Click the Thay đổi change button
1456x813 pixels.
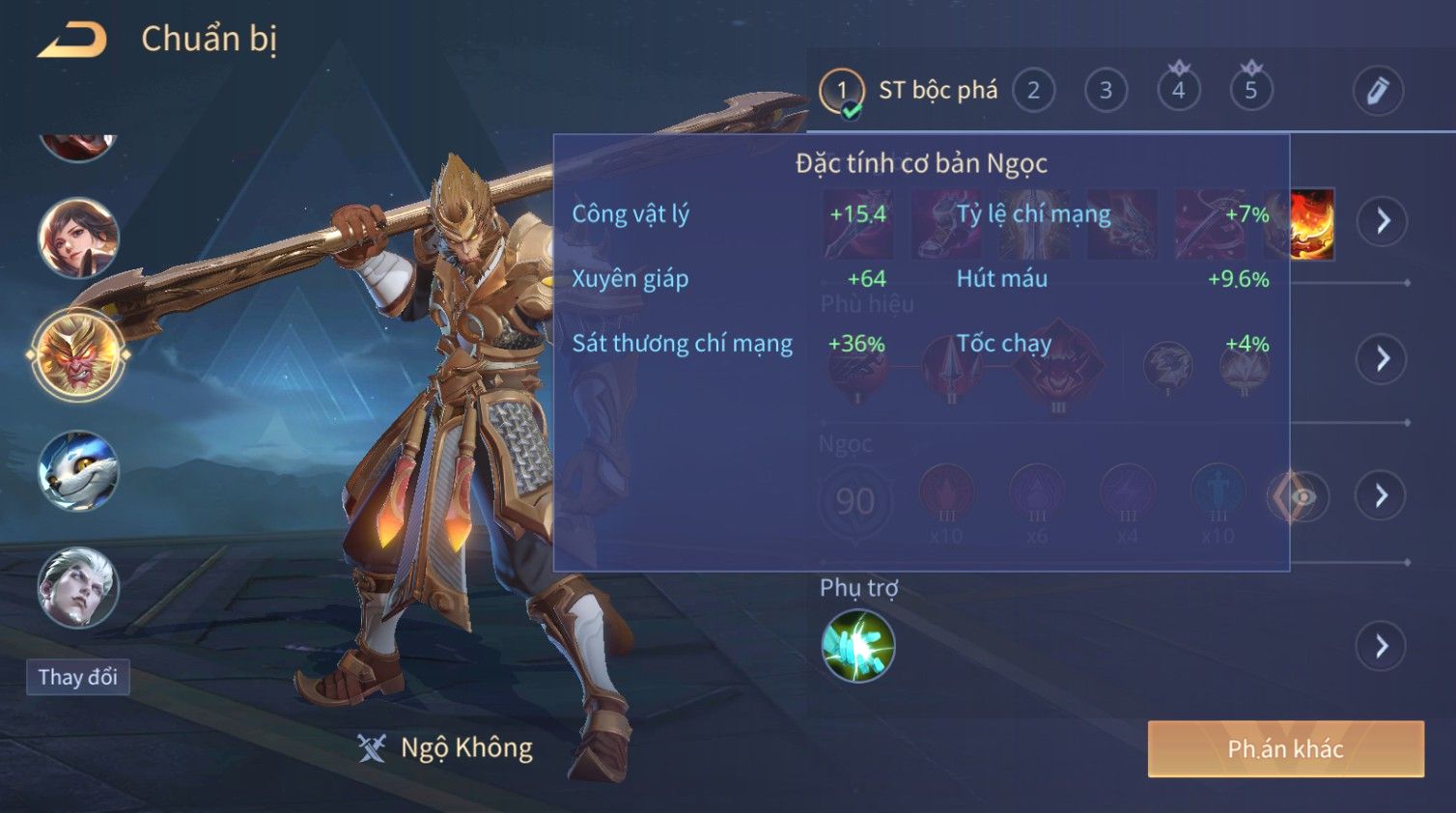(x=77, y=677)
